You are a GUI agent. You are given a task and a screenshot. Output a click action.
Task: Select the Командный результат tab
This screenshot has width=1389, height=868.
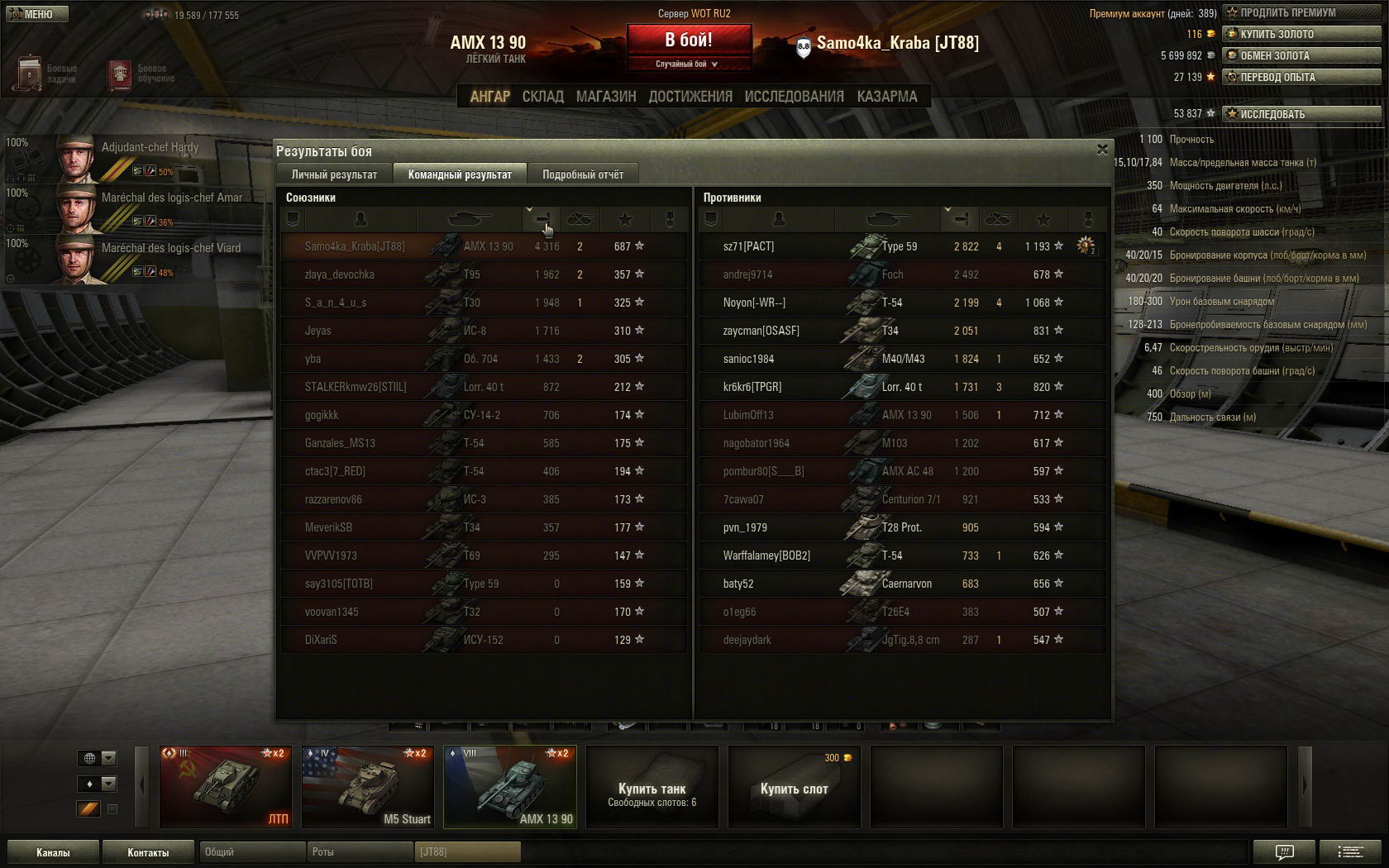click(x=460, y=174)
